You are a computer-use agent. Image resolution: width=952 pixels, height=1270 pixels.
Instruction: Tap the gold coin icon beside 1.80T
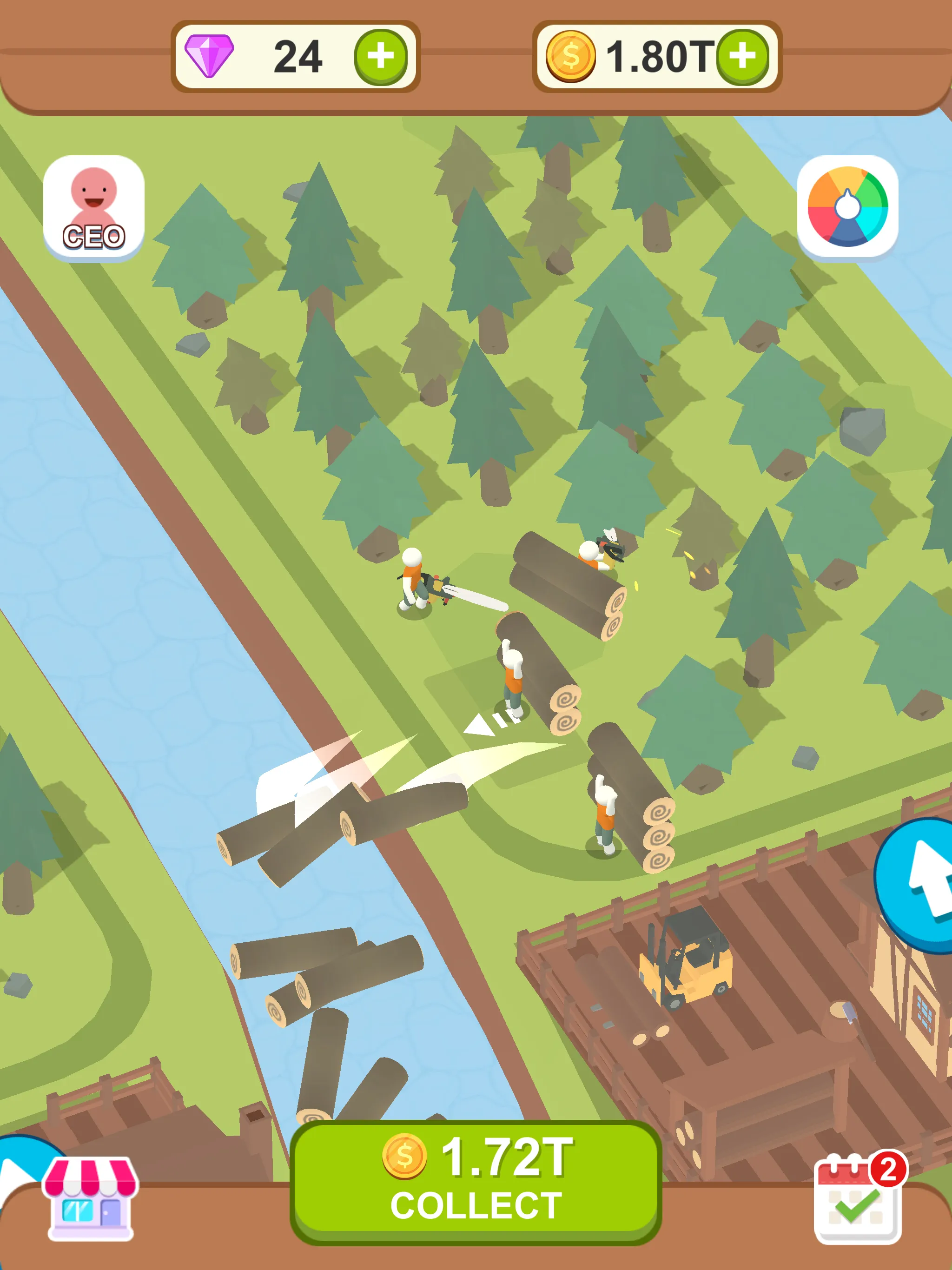[x=571, y=54]
